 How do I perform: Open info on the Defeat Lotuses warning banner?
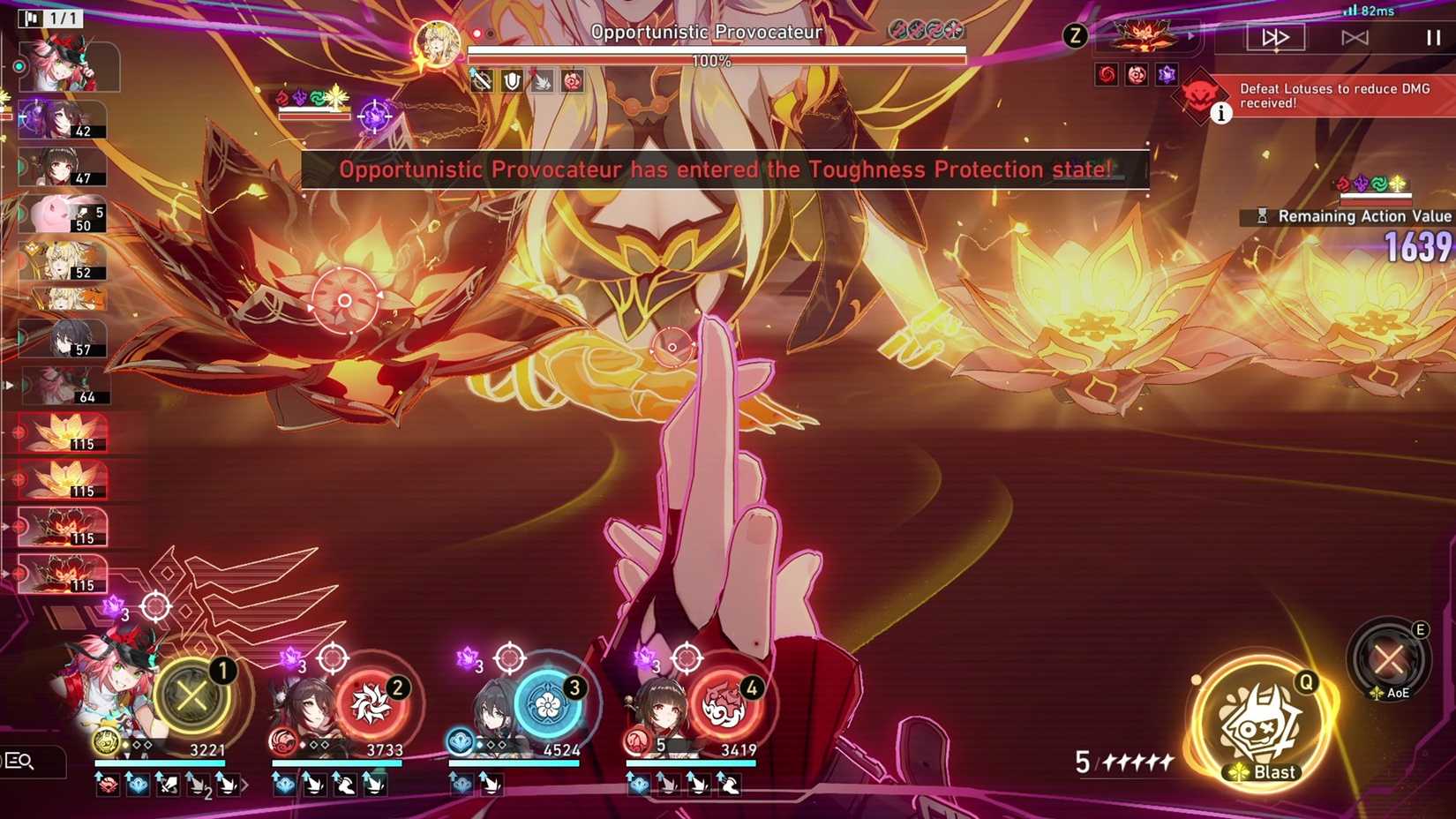point(1221,113)
